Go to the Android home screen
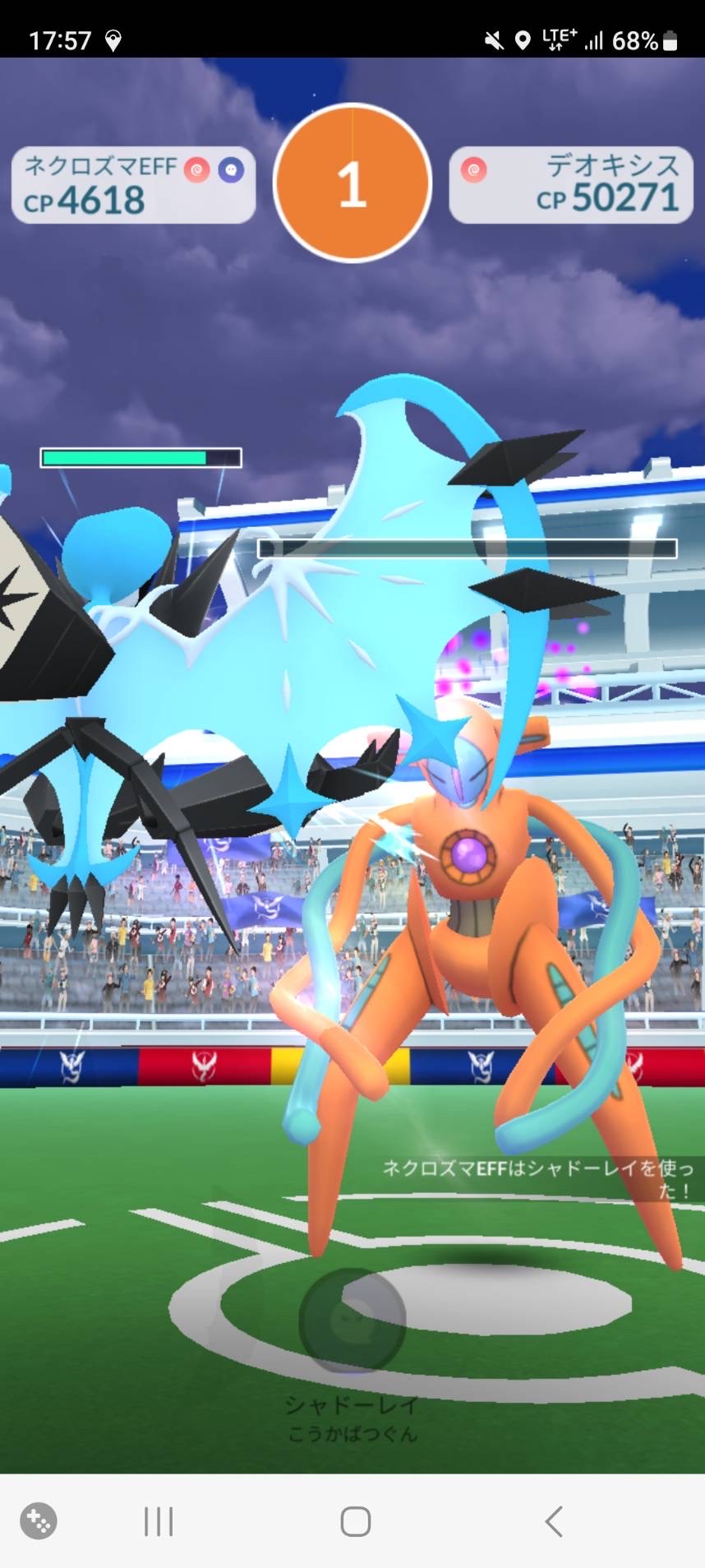Screen dimensions: 705x1568 [x=355, y=1521]
